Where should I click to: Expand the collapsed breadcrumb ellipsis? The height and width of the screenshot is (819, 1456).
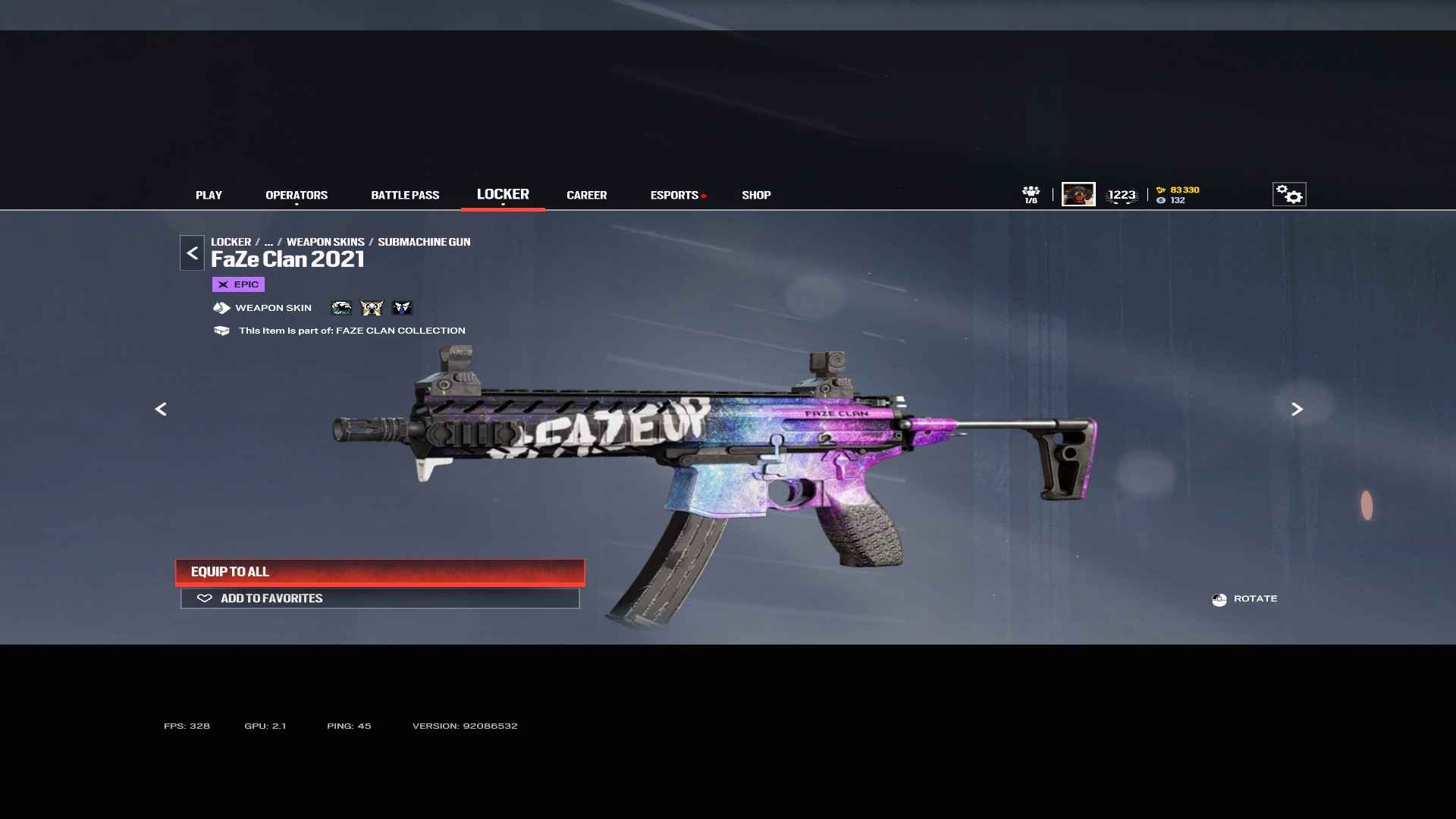268,242
